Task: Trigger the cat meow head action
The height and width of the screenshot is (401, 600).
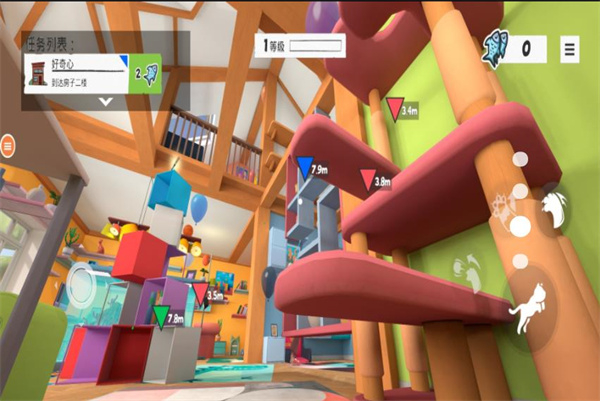Action: tap(553, 208)
